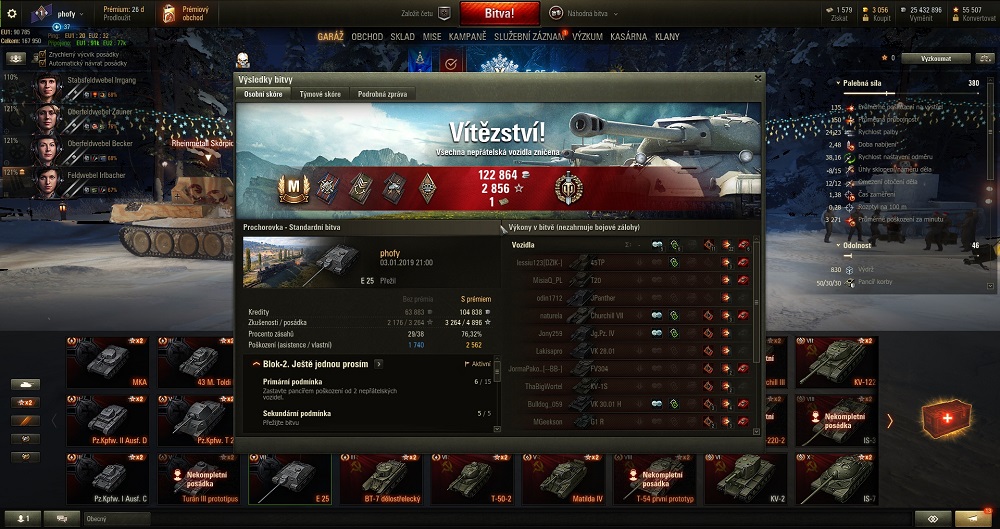The width and height of the screenshot is (1000, 529).
Task: Choose the T-50-2 tank in carousel
Action: pyautogui.click(x=468, y=480)
